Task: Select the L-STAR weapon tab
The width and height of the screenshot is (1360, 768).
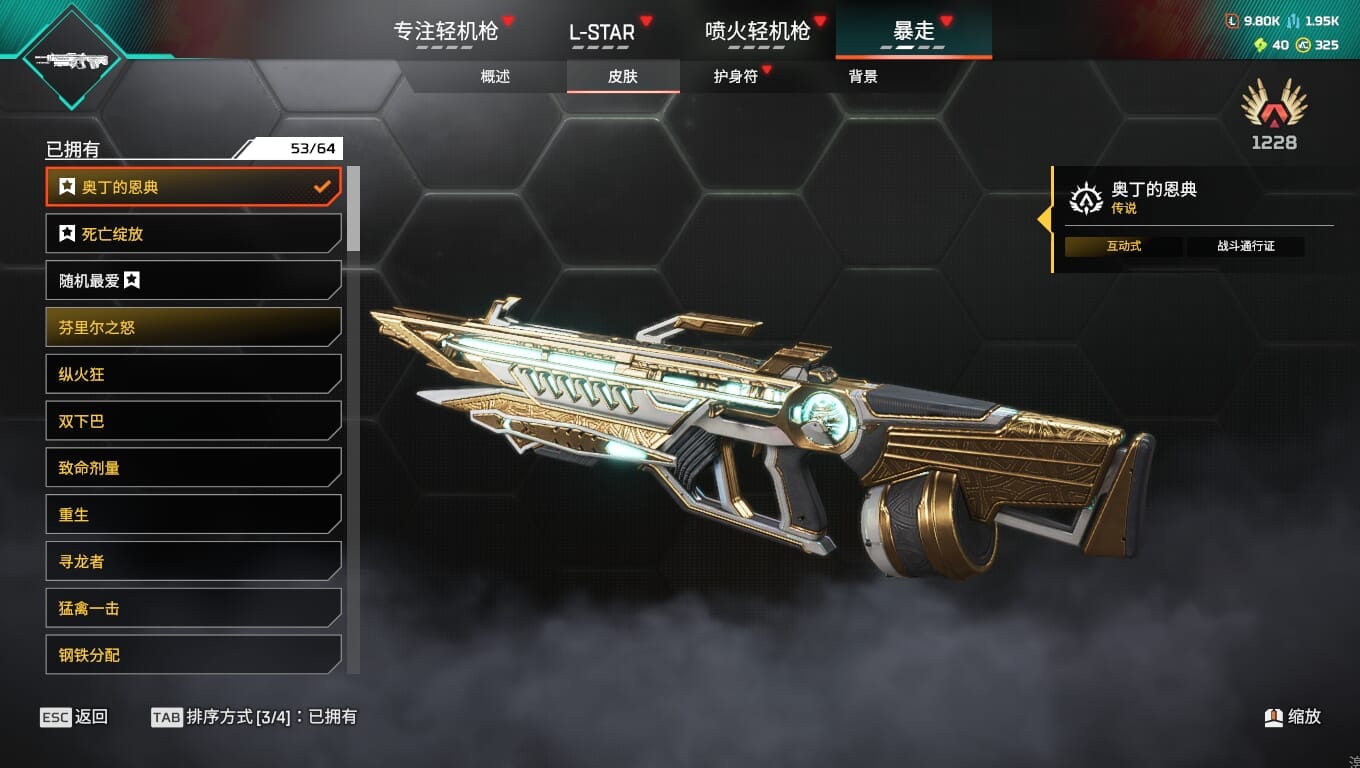Action: coord(602,31)
